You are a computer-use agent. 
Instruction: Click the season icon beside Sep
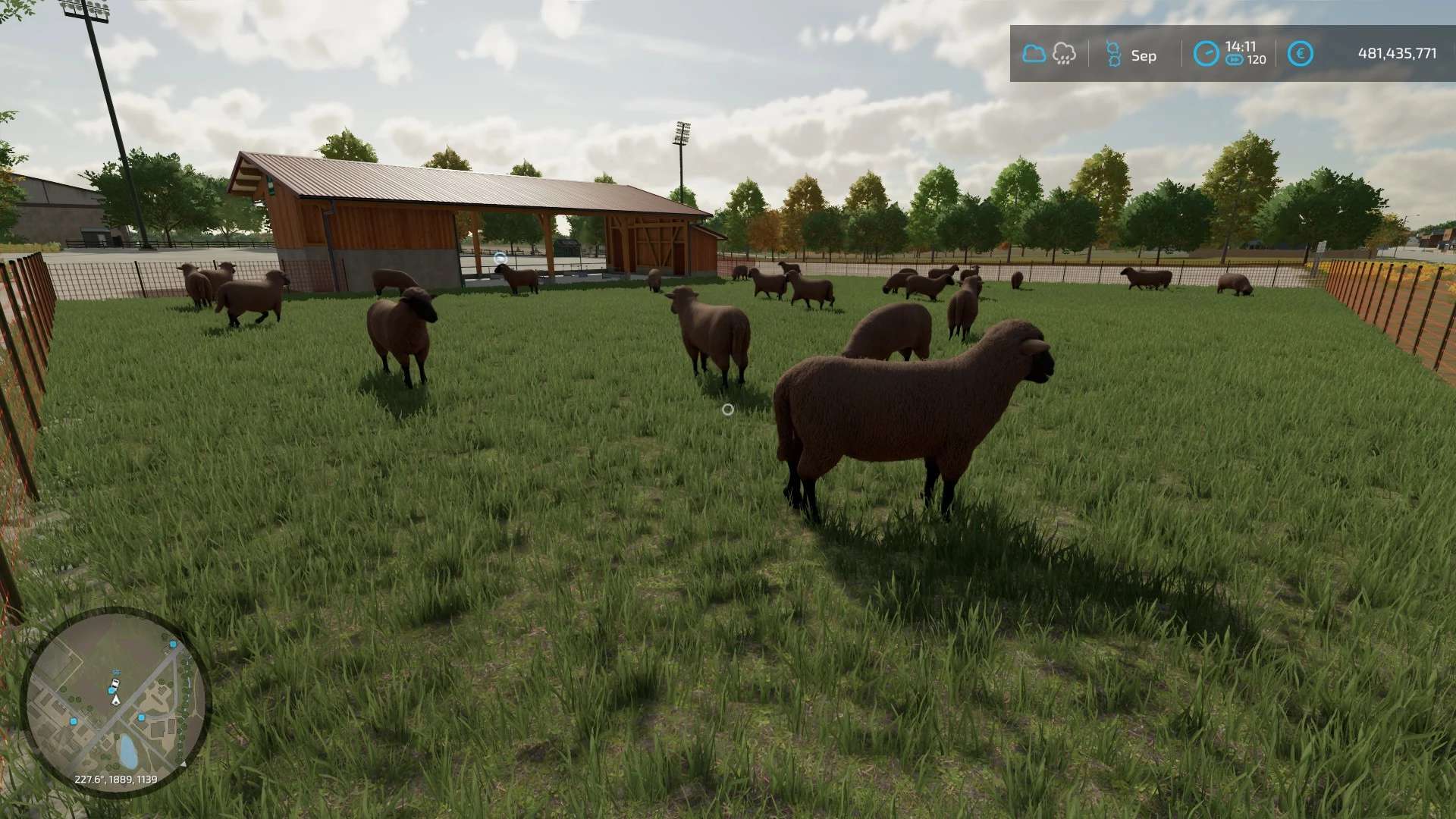click(1112, 54)
